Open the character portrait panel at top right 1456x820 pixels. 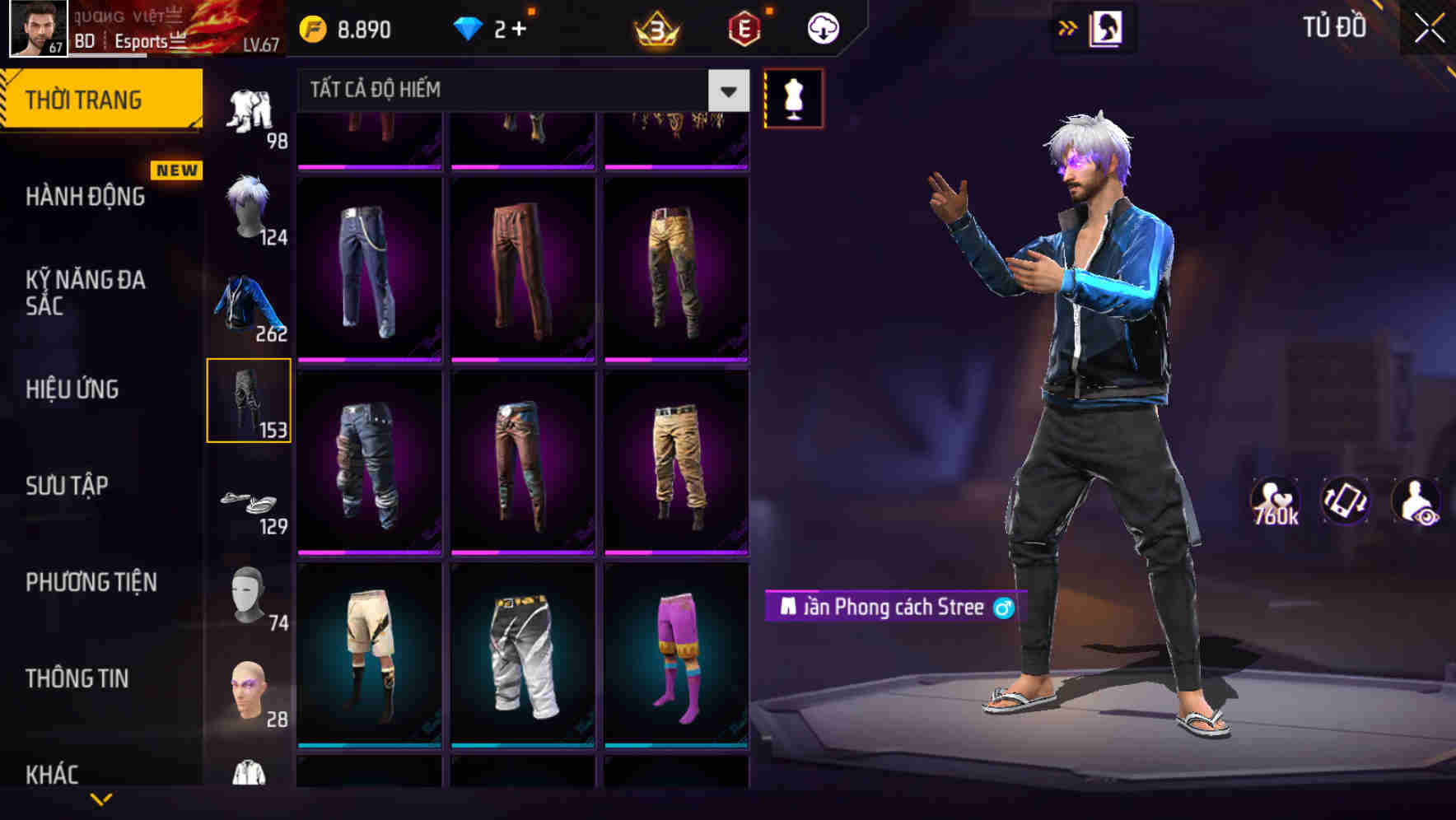tap(1106, 27)
